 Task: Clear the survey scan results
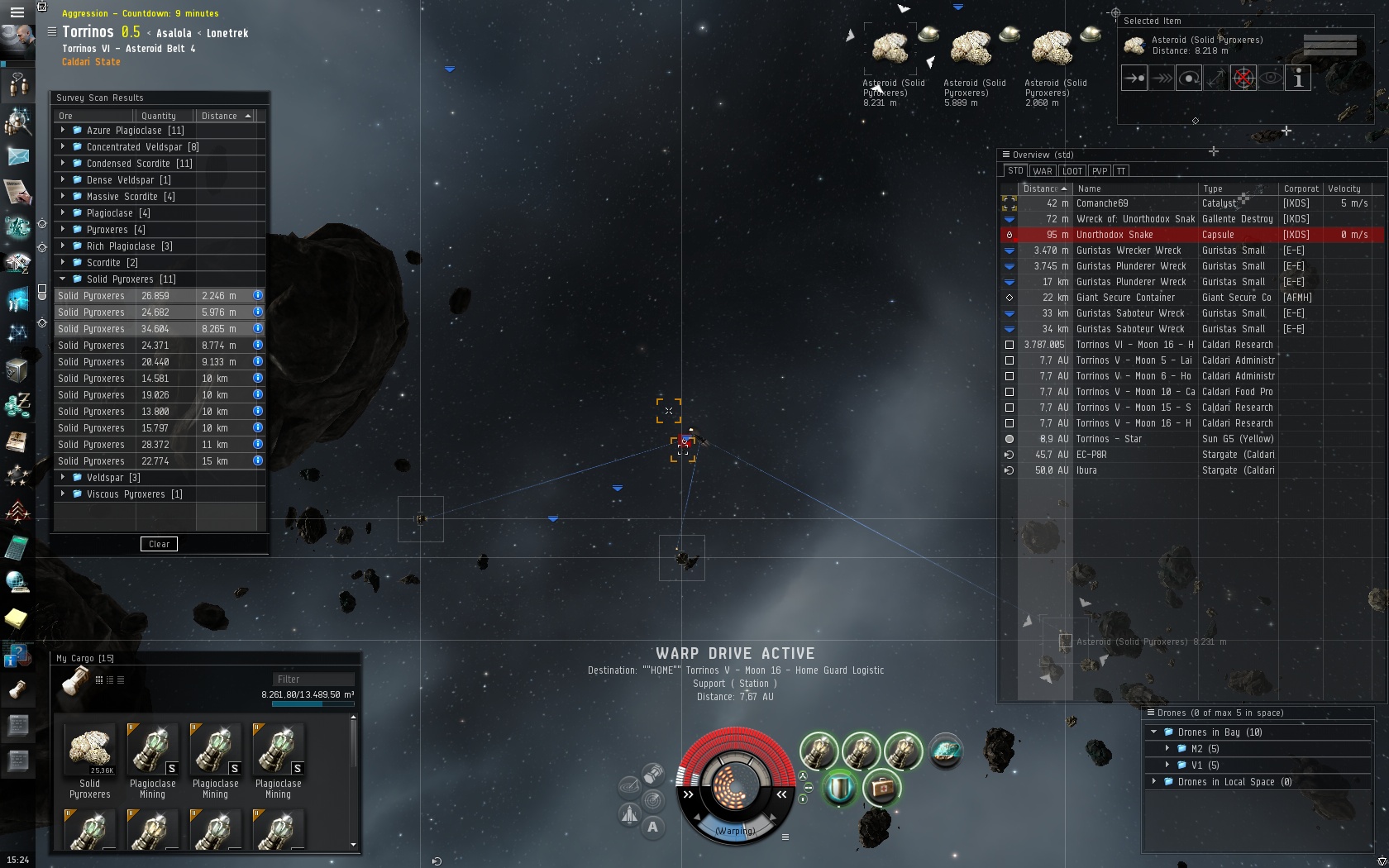[159, 544]
